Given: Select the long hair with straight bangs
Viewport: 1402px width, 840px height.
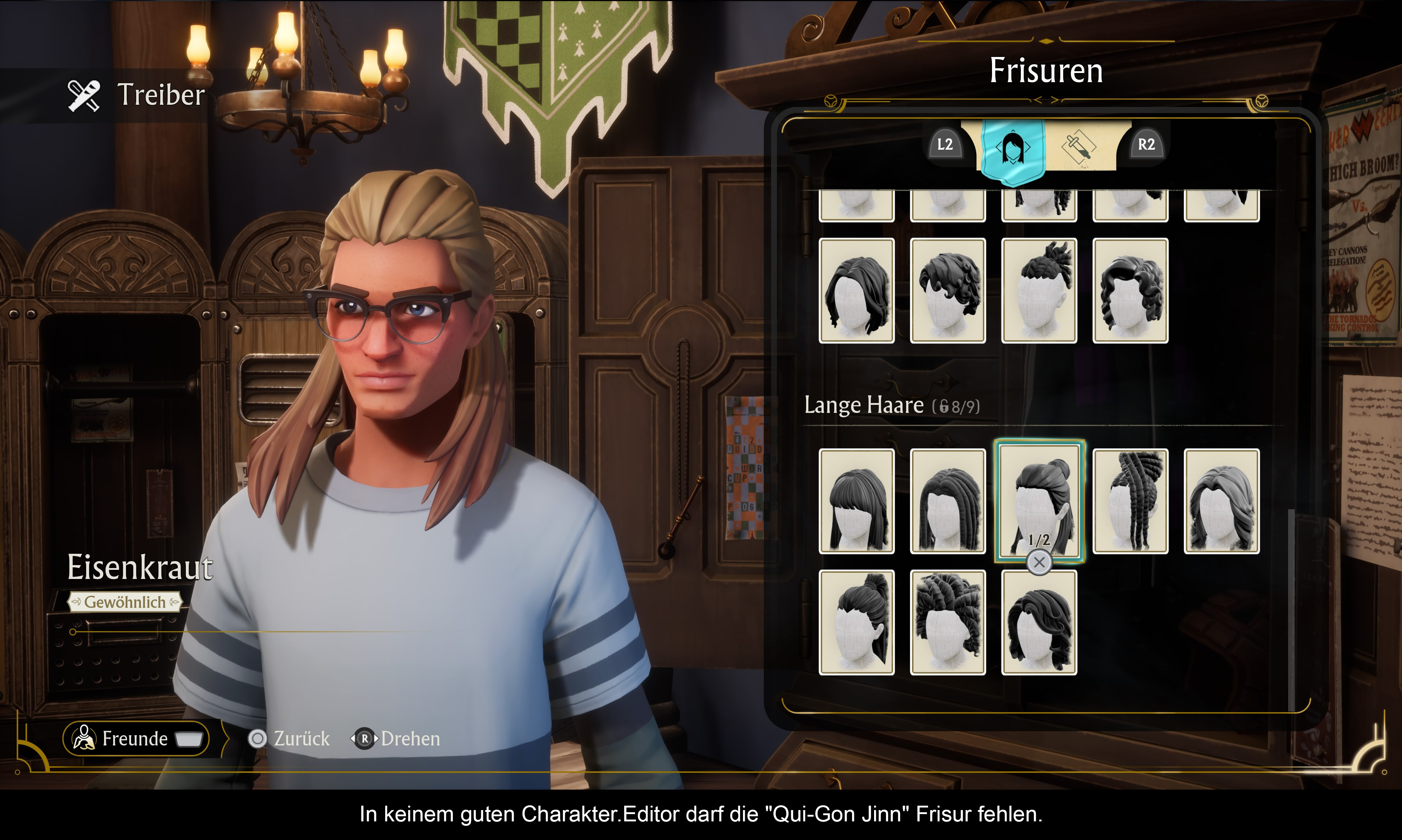Looking at the screenshot, I should 857,501.
